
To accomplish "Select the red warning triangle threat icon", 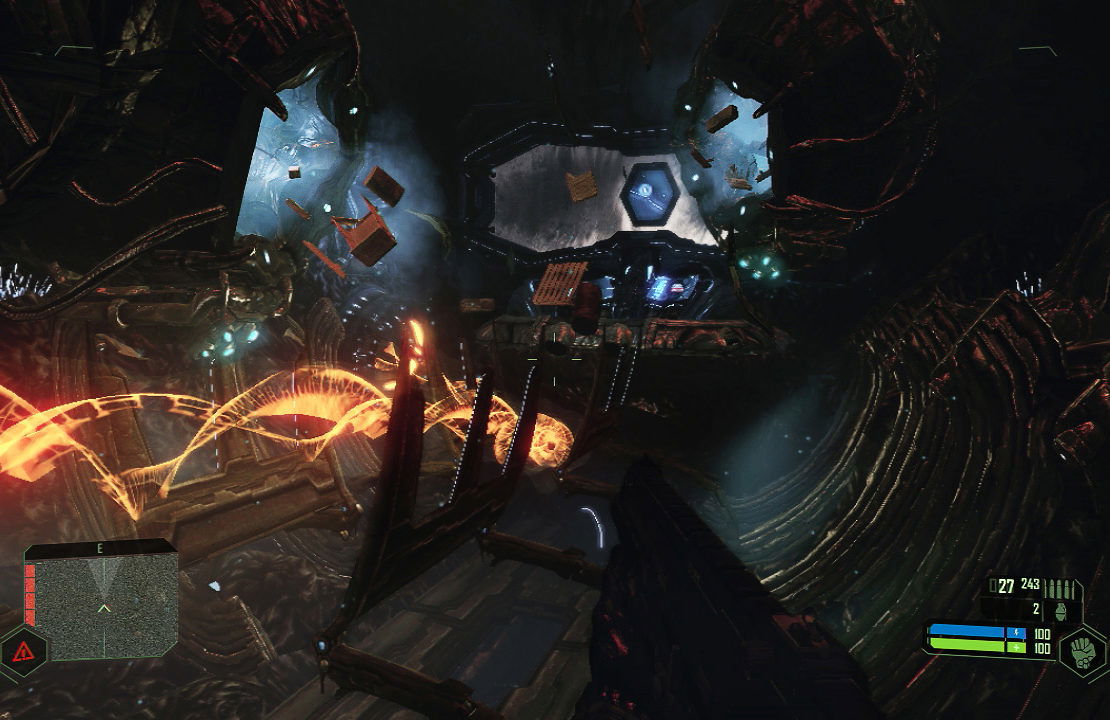I will pos(23,652).
